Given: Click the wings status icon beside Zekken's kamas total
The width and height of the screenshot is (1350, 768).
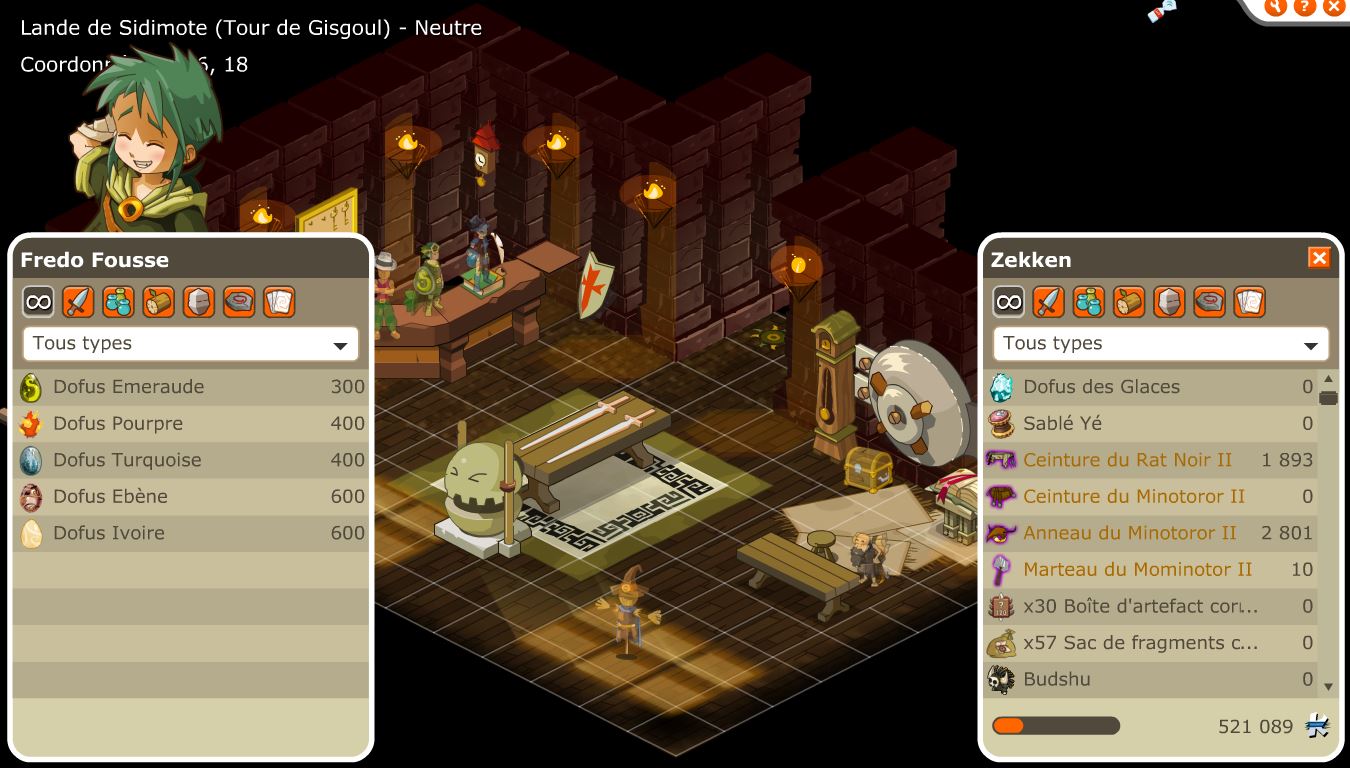Looking at the screenshot, I should (1318, 727).
